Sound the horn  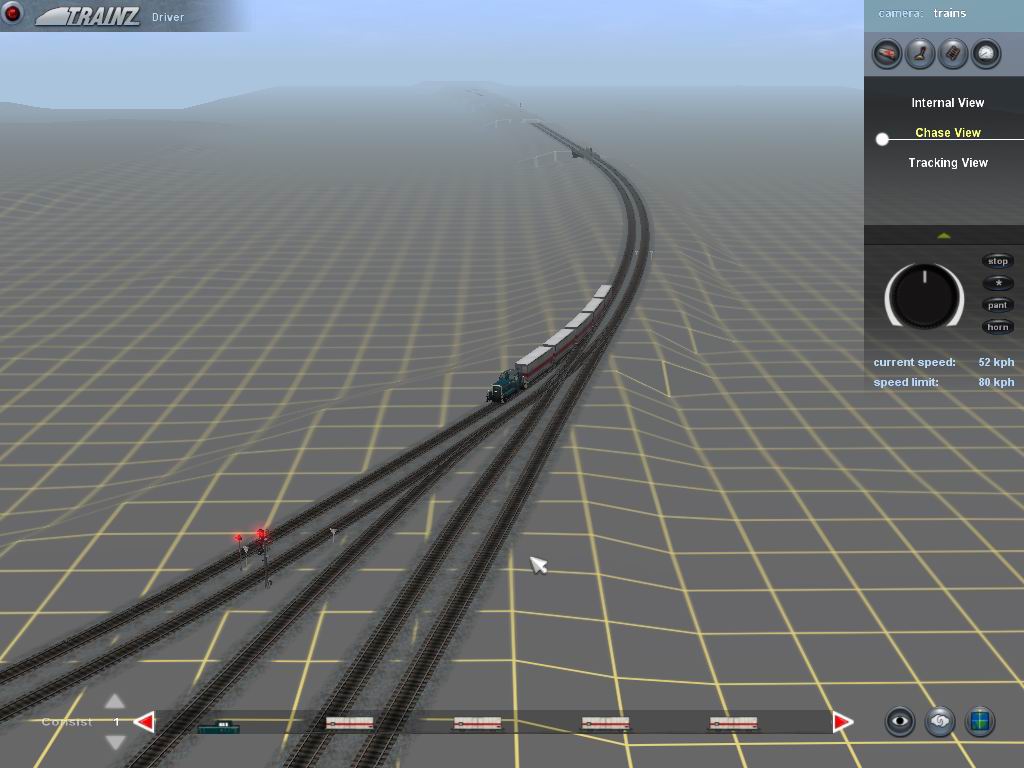[998, 327]
